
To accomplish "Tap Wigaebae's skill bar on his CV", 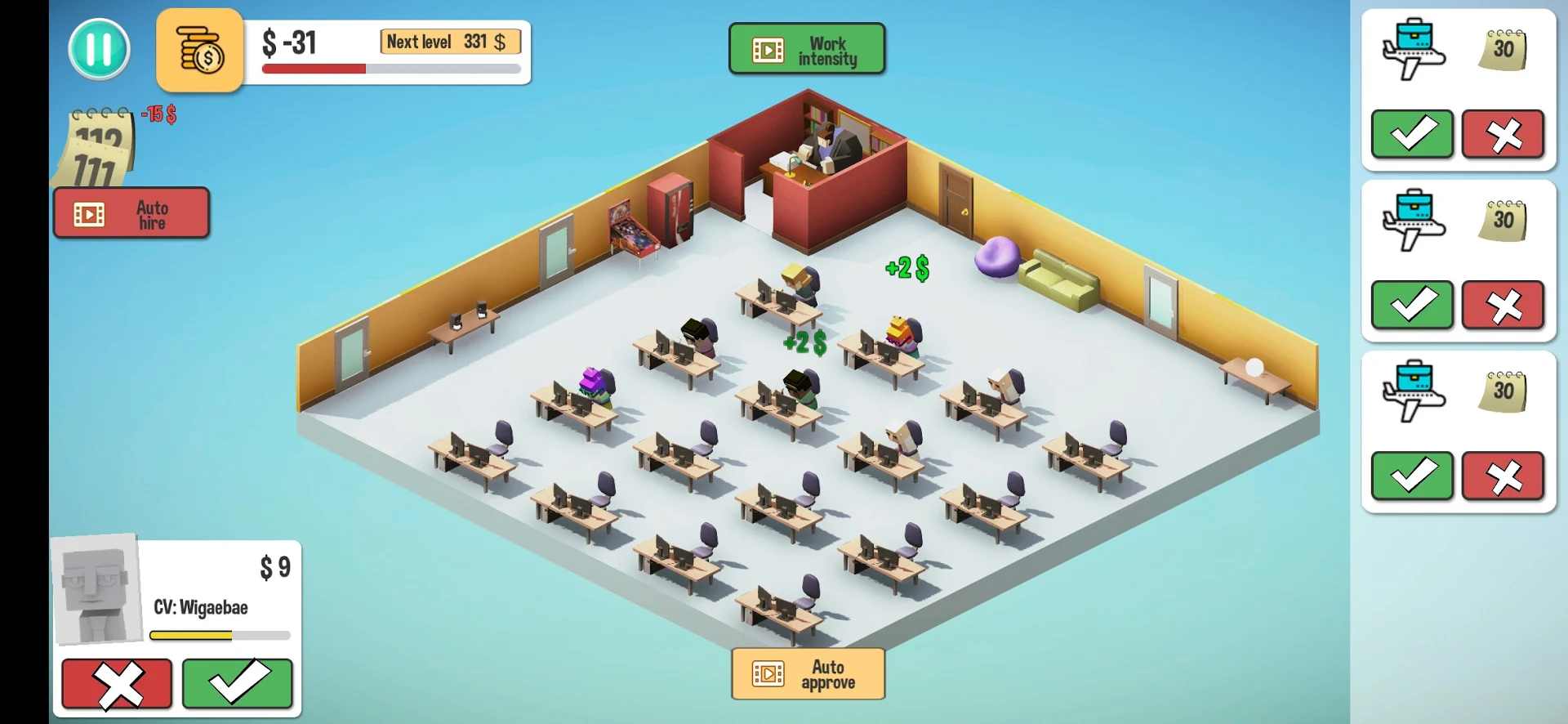I will tap(219, 635).
